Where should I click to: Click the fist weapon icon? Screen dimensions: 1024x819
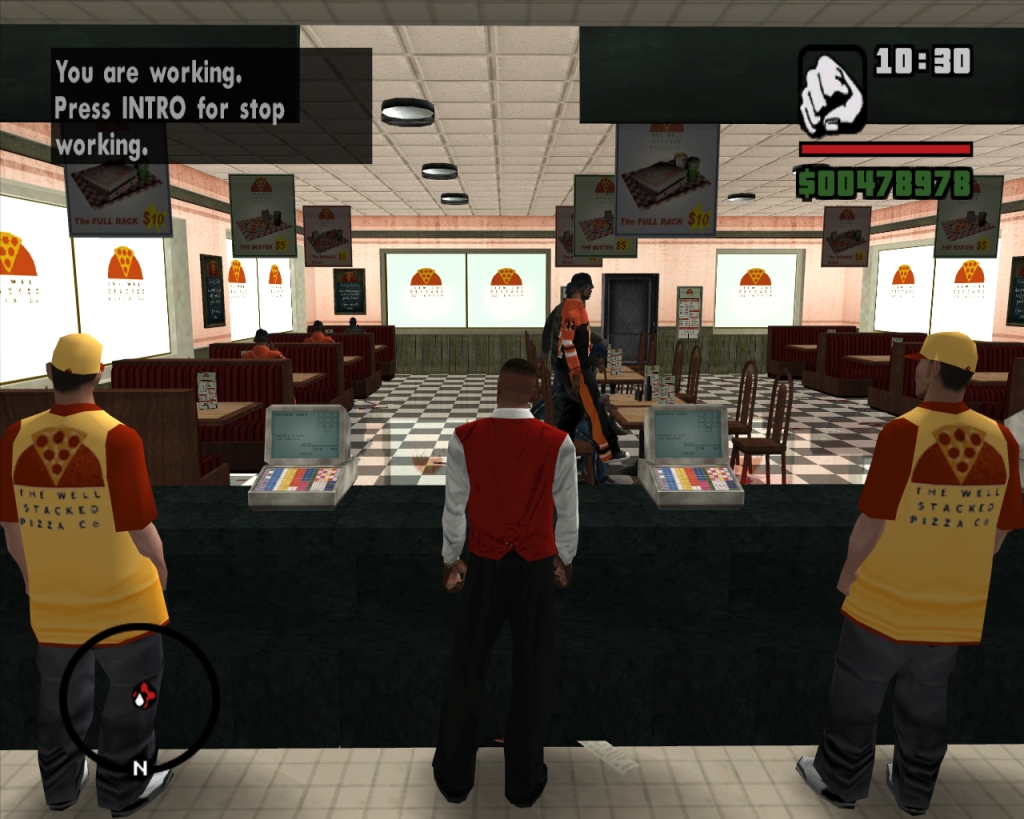(832, 90)
